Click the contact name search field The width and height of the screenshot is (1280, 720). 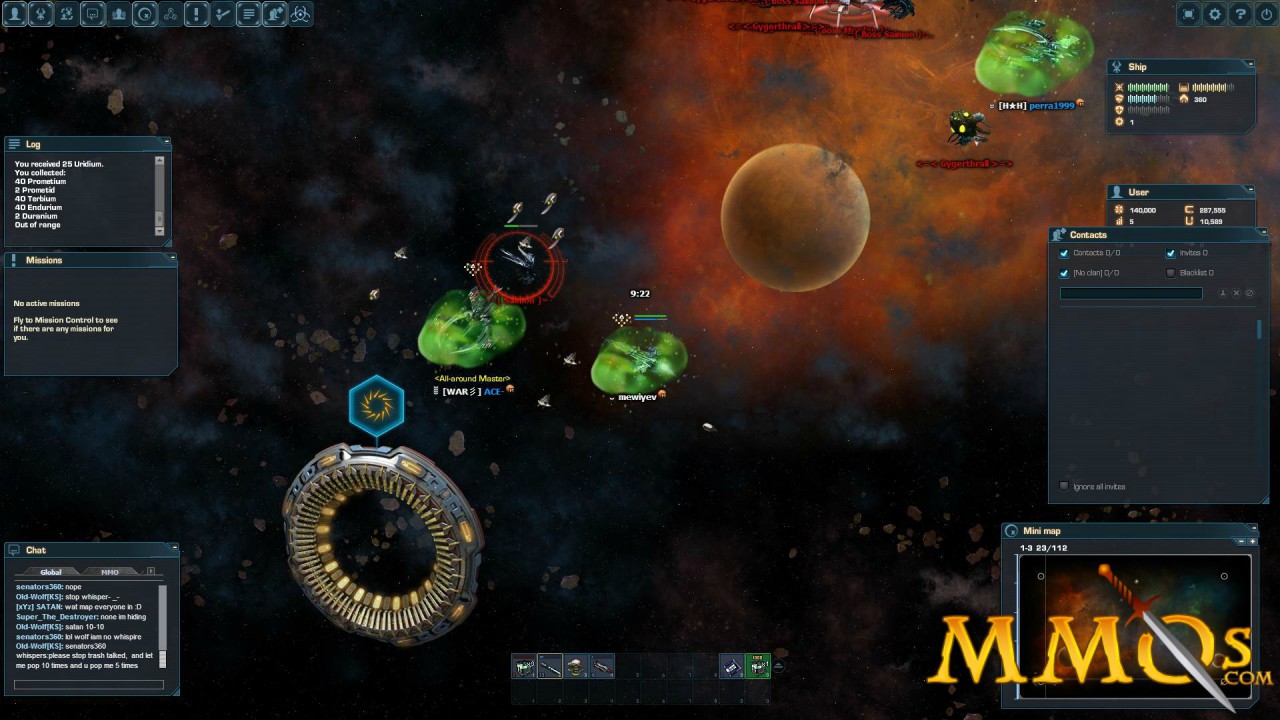click(1131, 293)
